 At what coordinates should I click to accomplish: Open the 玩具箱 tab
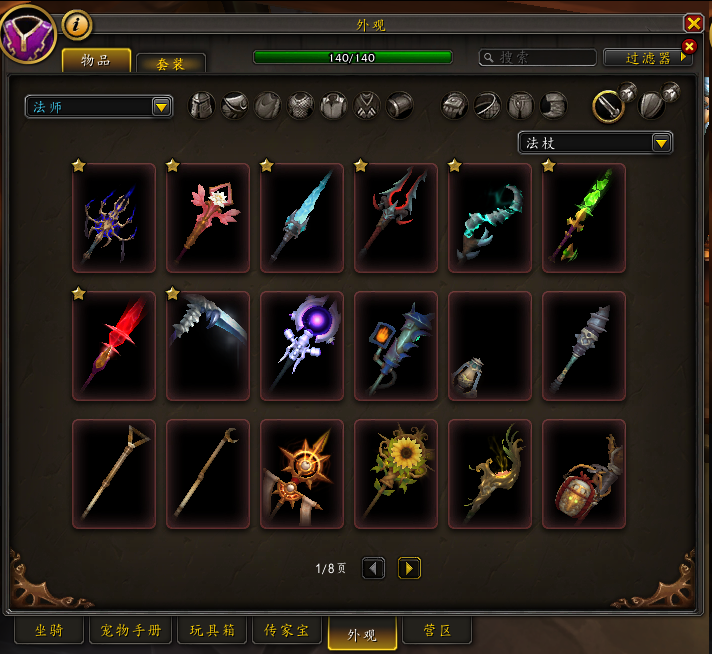[212, 631]
